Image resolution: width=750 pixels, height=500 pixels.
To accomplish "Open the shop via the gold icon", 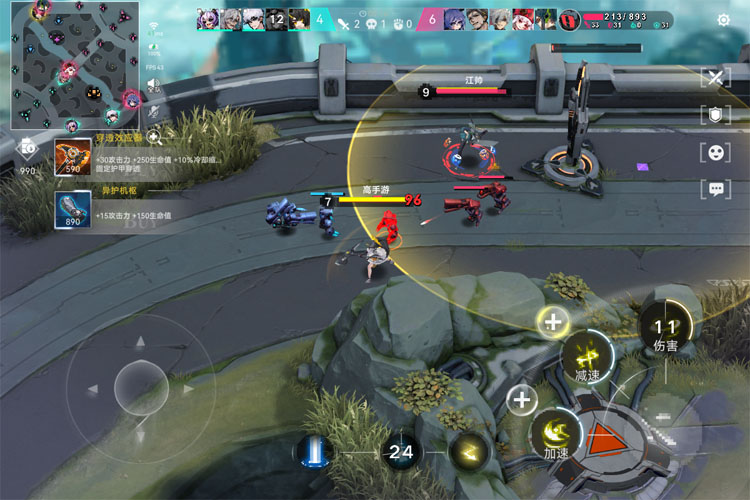I will (27, 153).
